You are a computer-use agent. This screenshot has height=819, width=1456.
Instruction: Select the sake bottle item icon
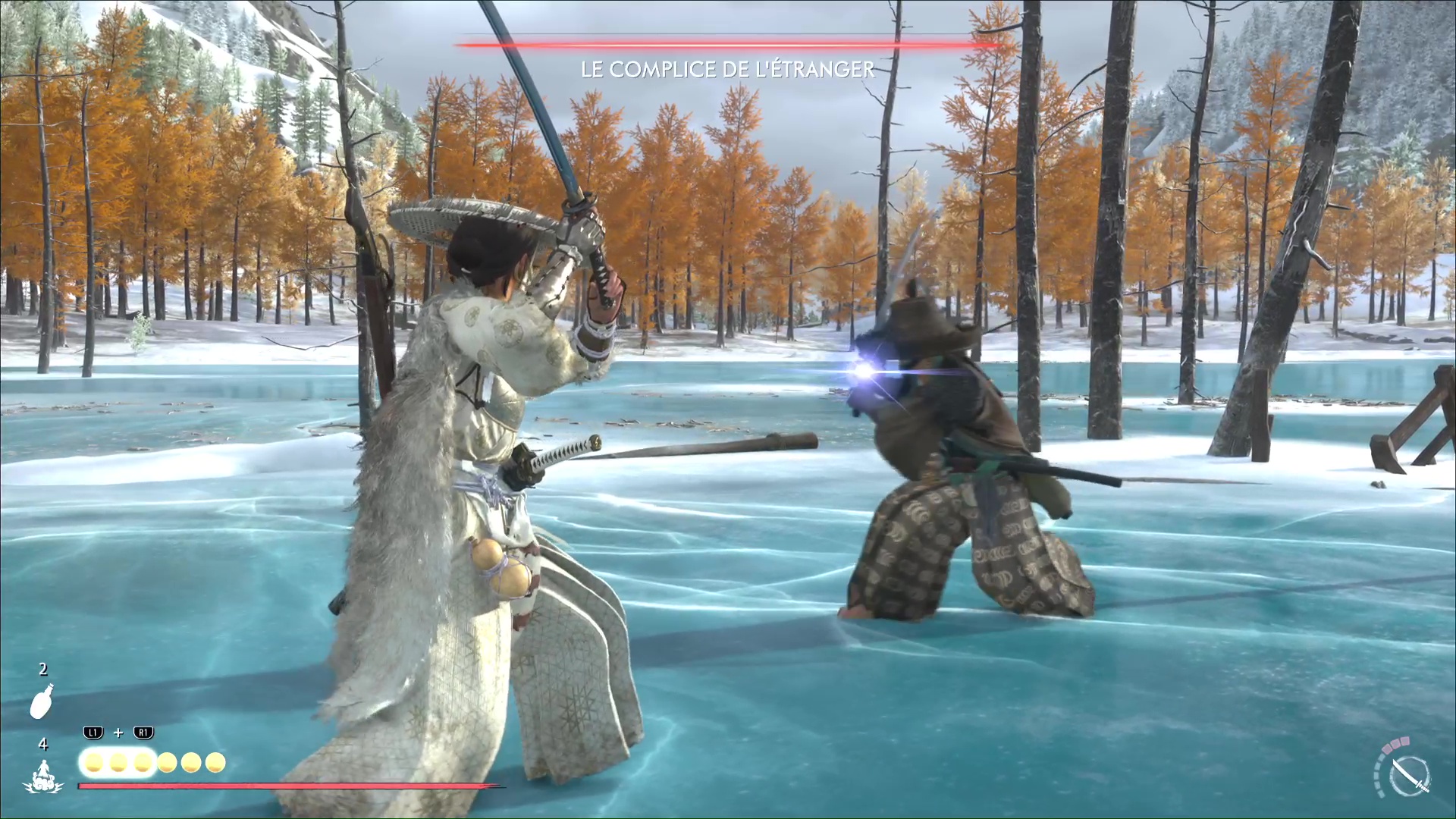point(42,700)
